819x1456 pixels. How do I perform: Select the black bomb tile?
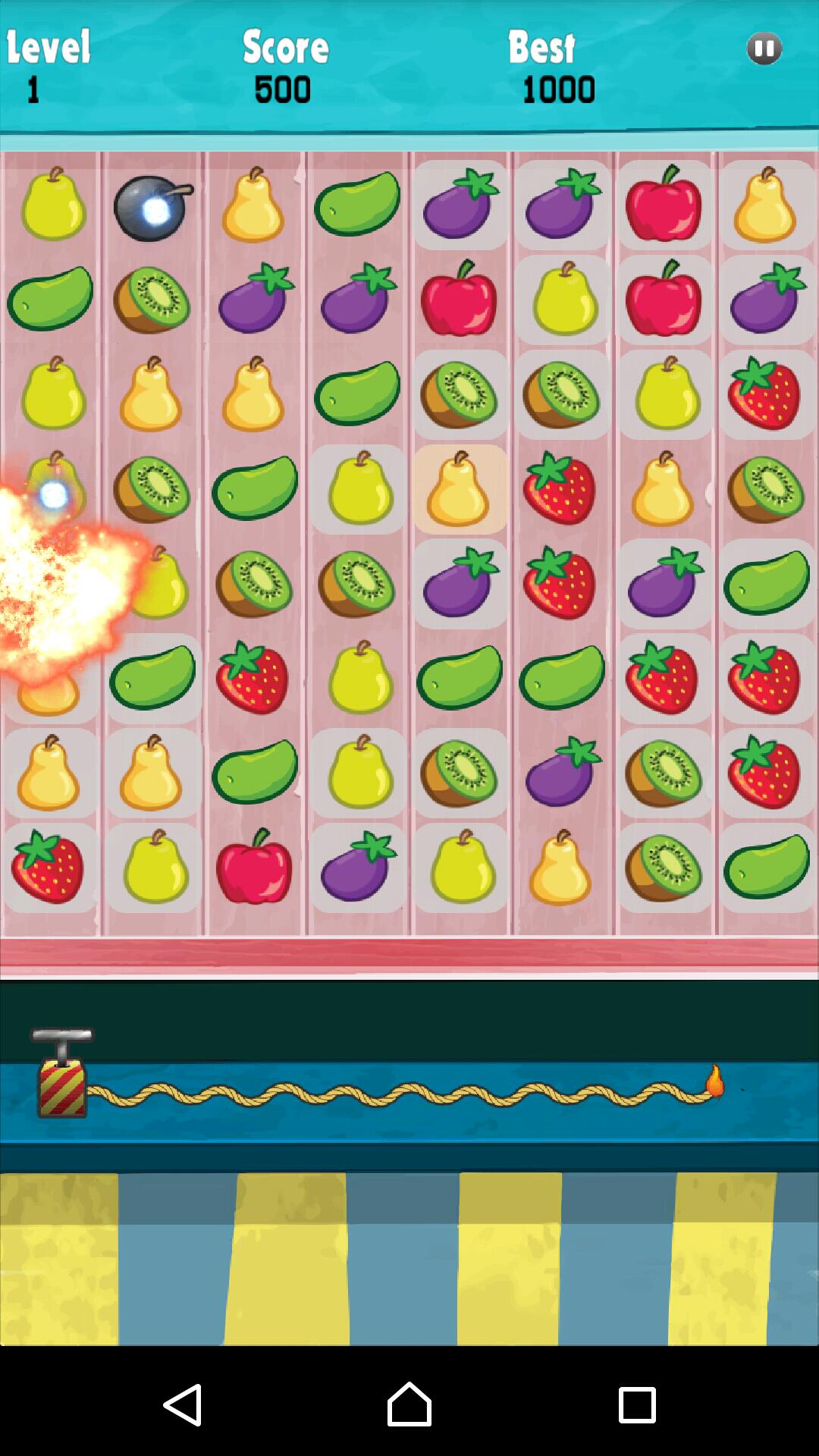(x=152, y=208)
